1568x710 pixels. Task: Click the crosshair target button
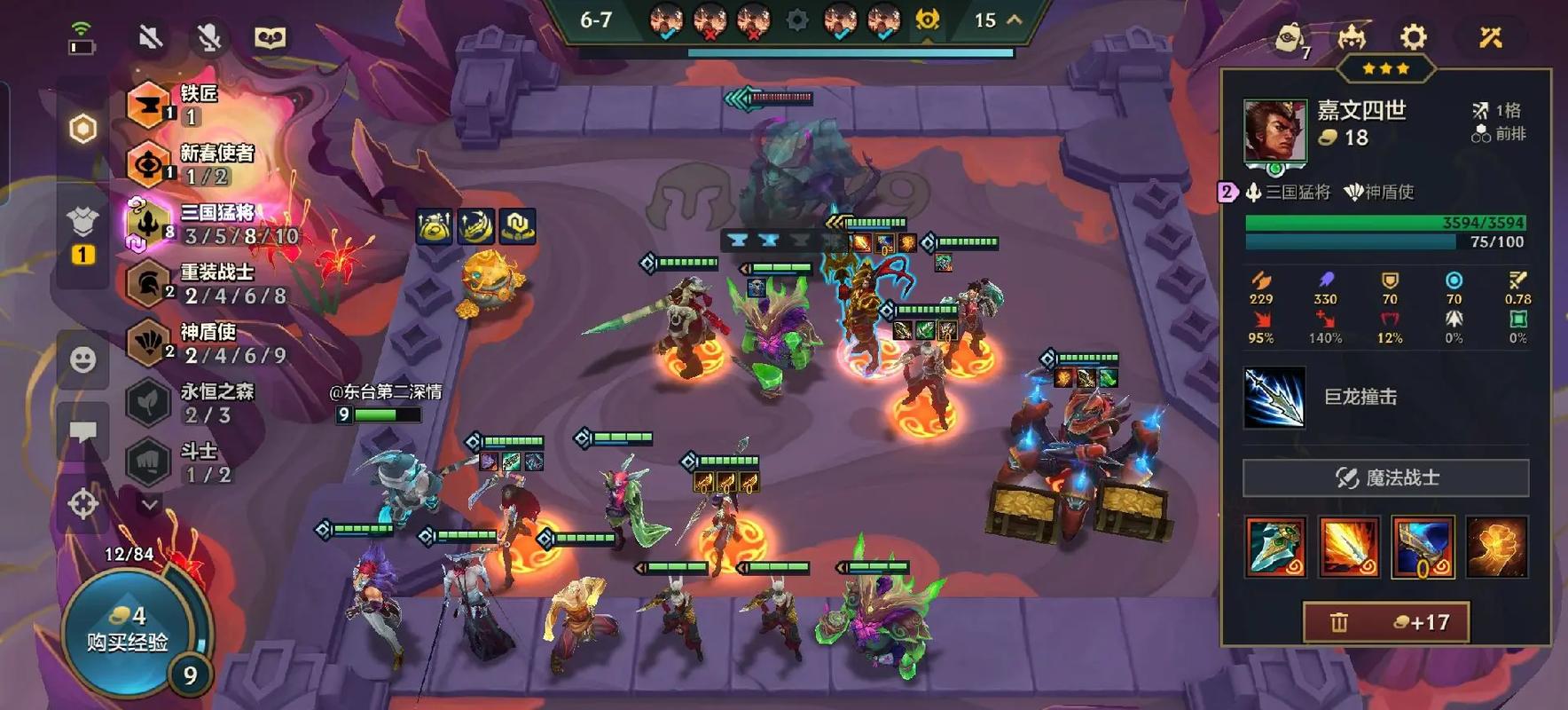click(82, 504)
